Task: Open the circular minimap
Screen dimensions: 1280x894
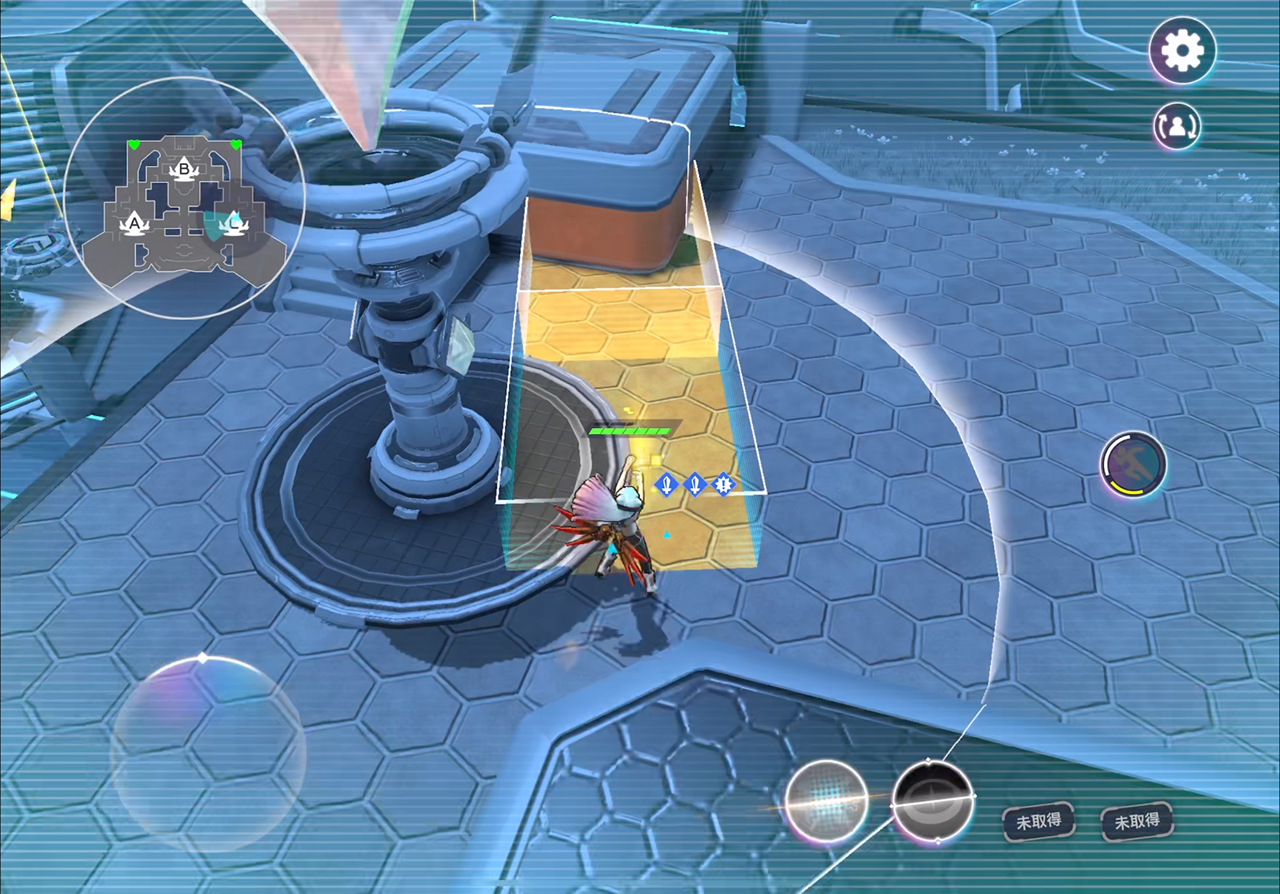Action: (184, 198)
